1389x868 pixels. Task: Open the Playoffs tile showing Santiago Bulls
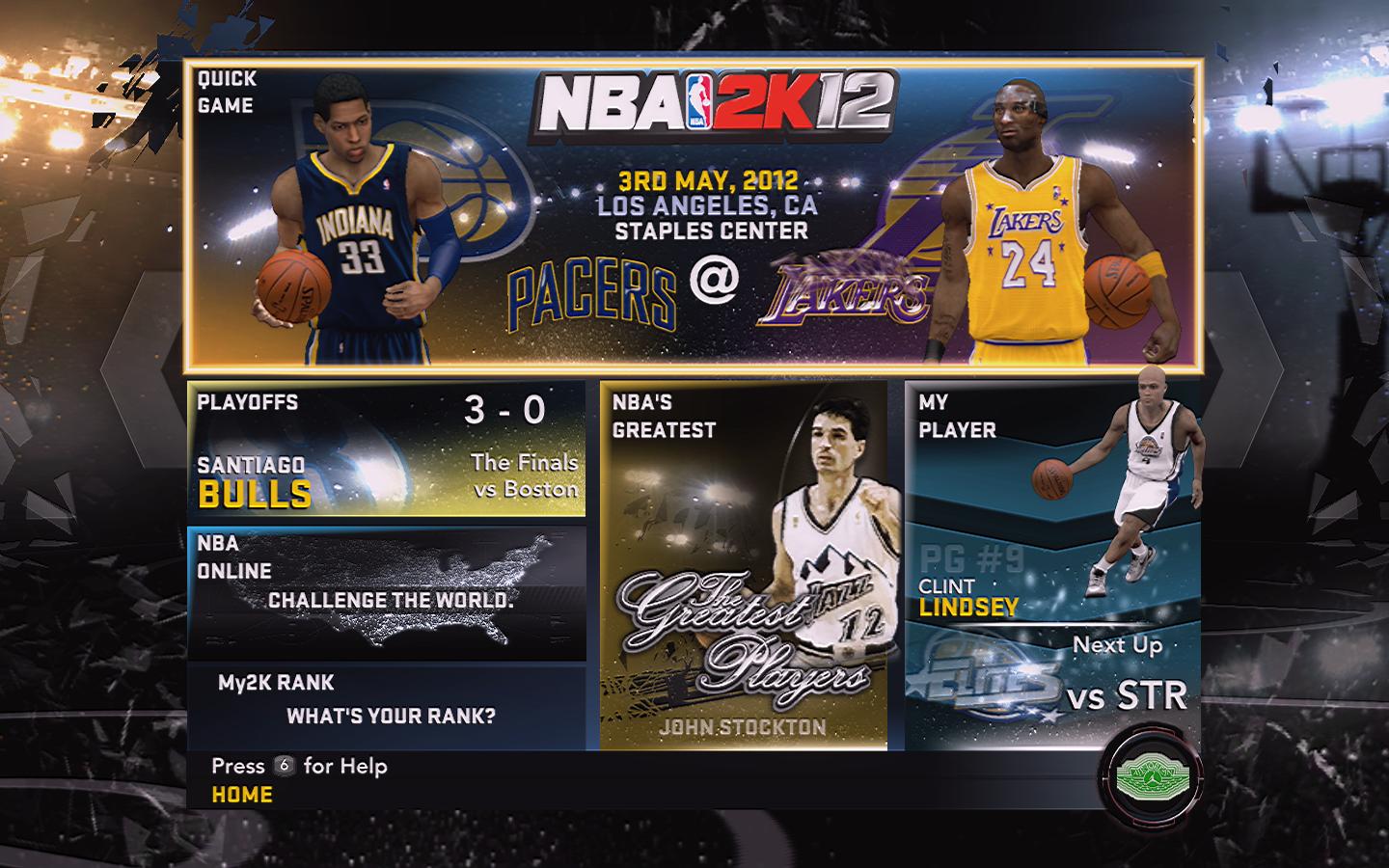pyautogui.click(x=386, y=448)
